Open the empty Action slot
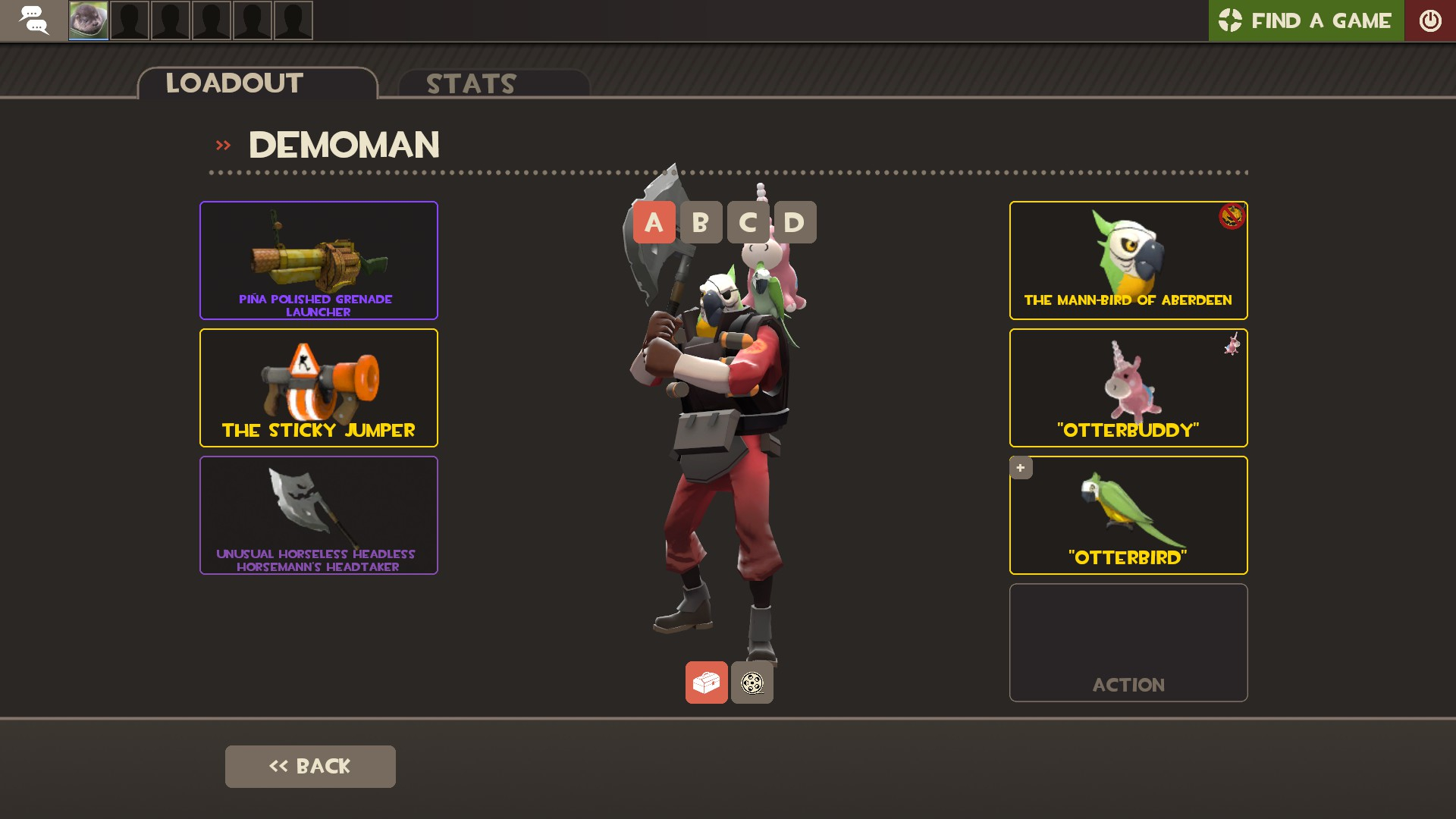 (x=1128, y=642)
